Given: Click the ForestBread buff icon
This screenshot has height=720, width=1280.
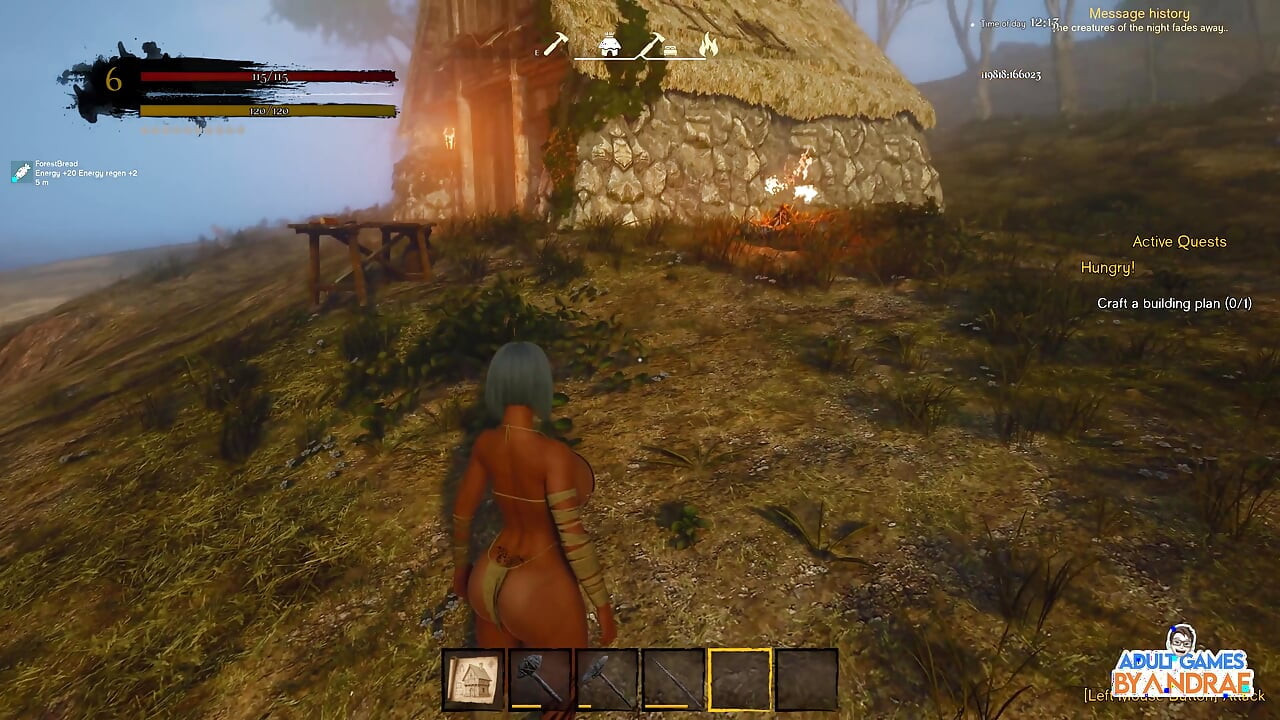Looking at the screenshot, I should pyautogui.click(x=21, y=172).
